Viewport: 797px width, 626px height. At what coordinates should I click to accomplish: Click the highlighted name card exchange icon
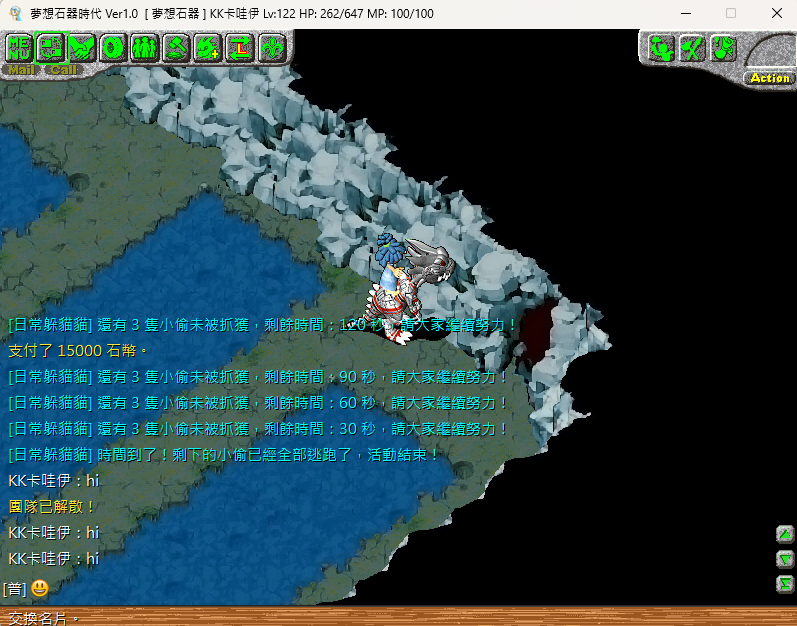point(51,47)
